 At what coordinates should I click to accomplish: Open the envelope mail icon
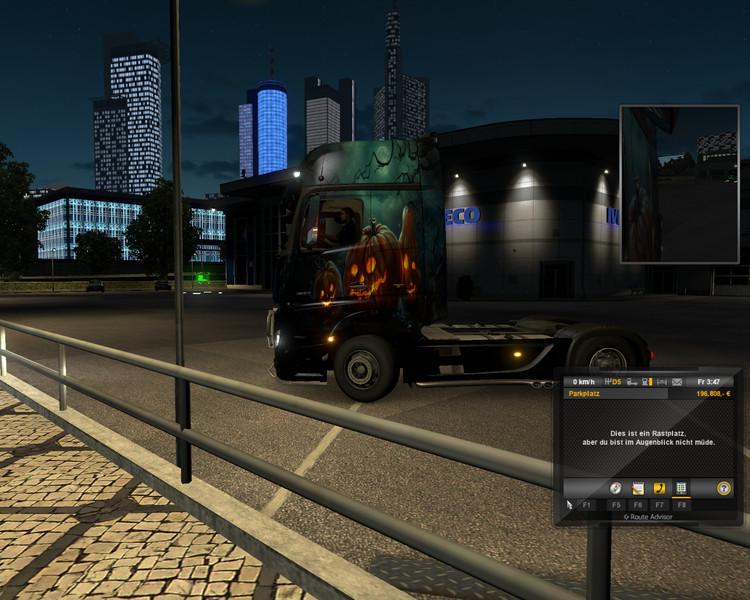click(677, 382)
